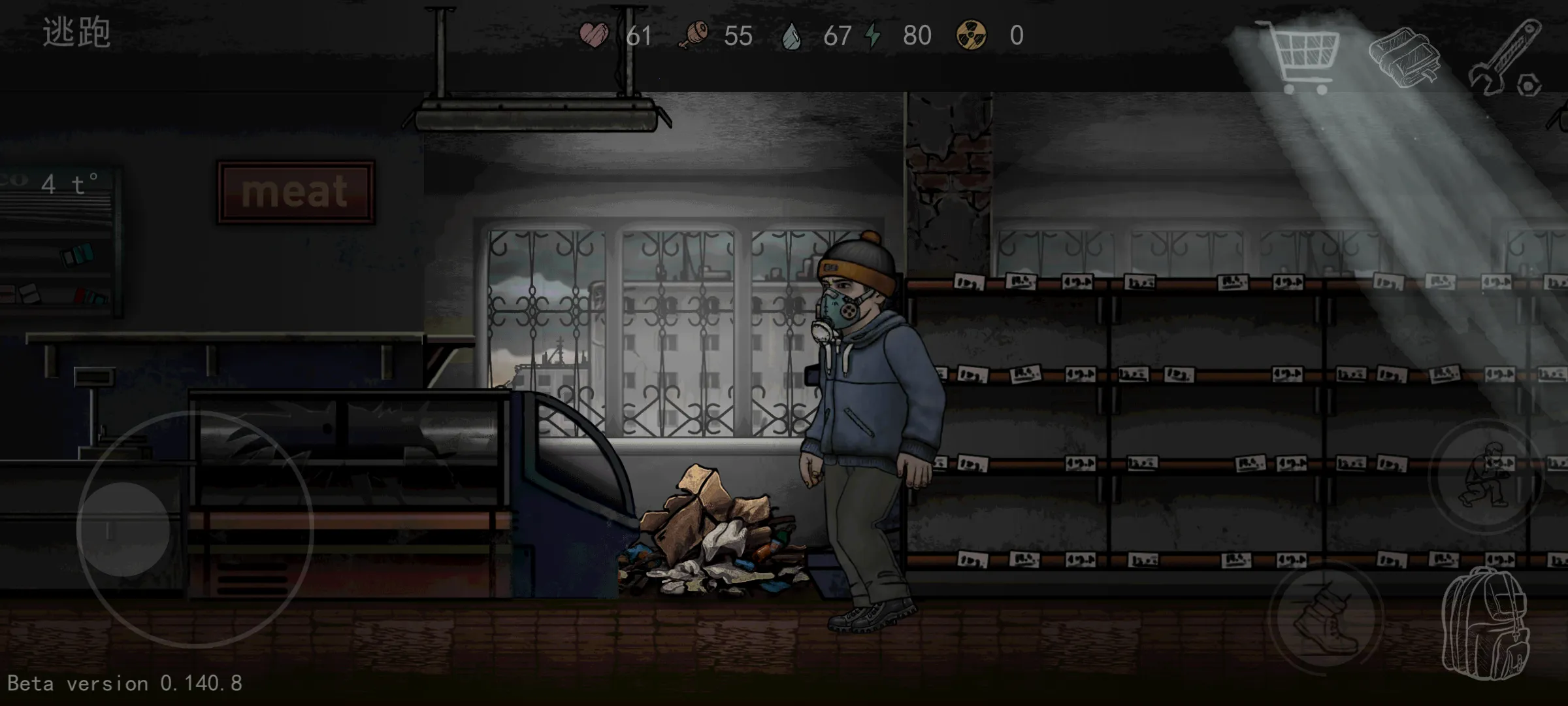This screenshot has height=706, width=1568.
Task: Open the backpack inventory
Action: [1486, 624]
